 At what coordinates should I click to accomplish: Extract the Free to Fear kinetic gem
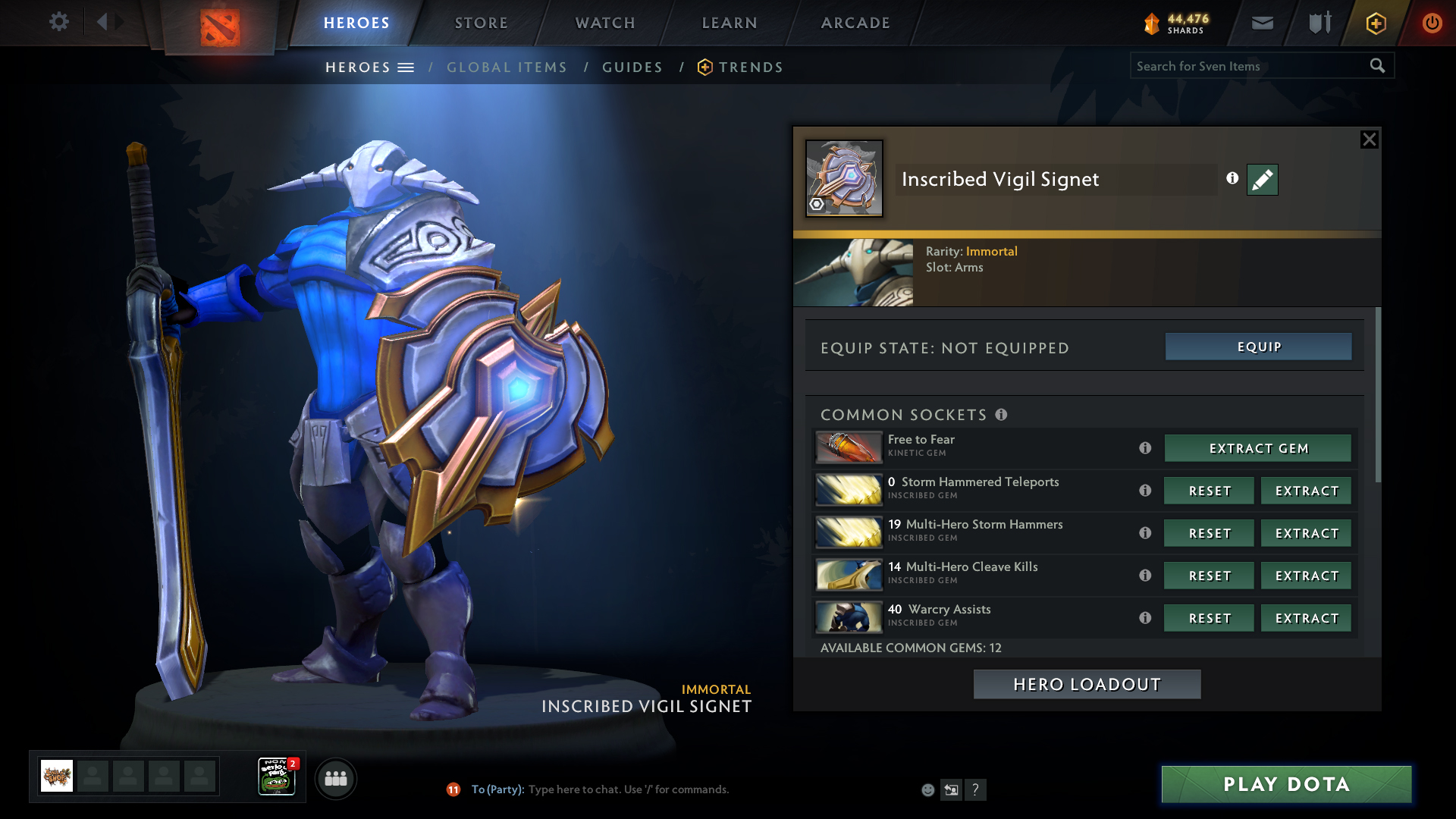[x=1257, y=449]
